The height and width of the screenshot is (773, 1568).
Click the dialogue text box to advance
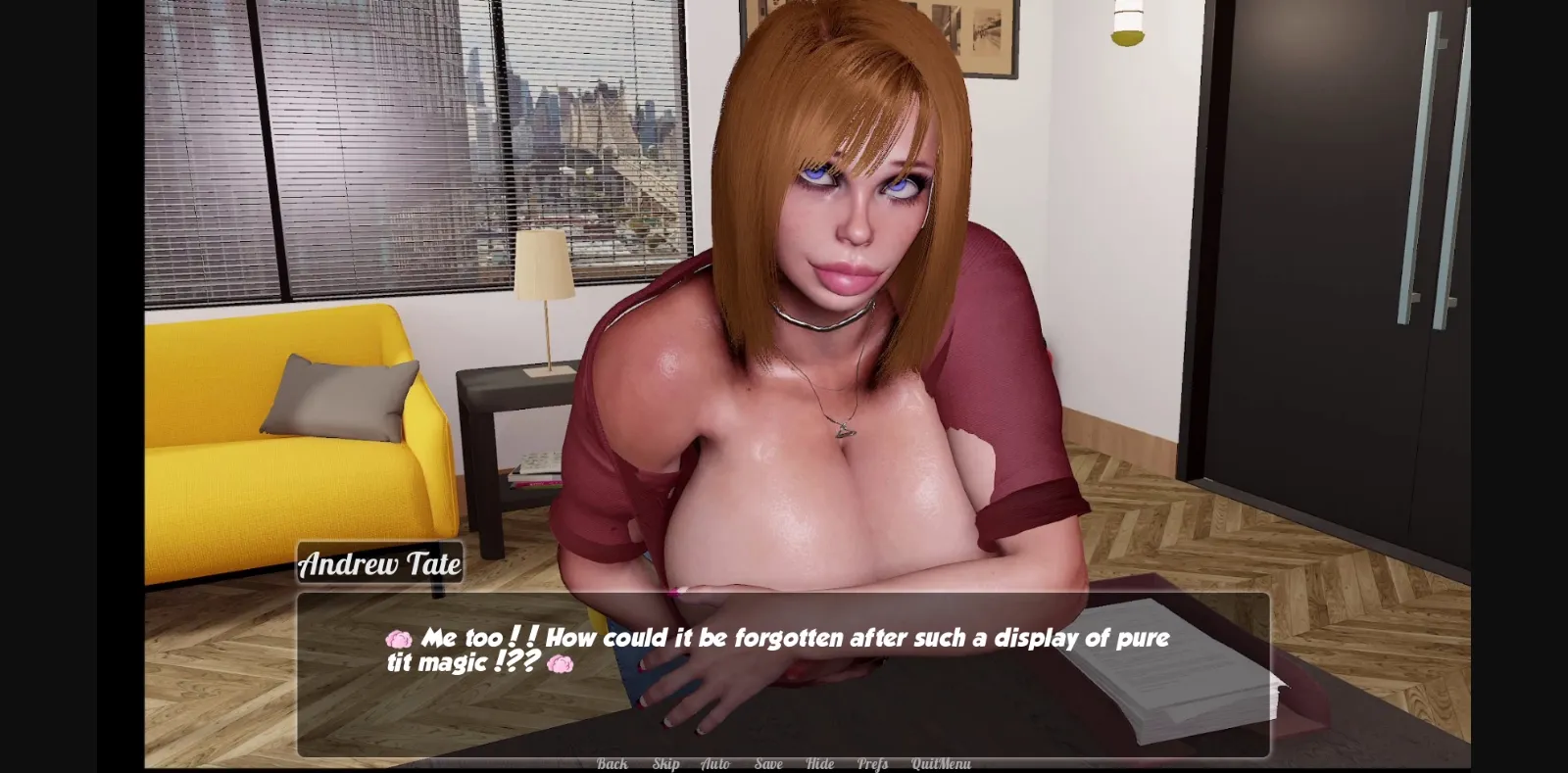click(x=784, y=666)
